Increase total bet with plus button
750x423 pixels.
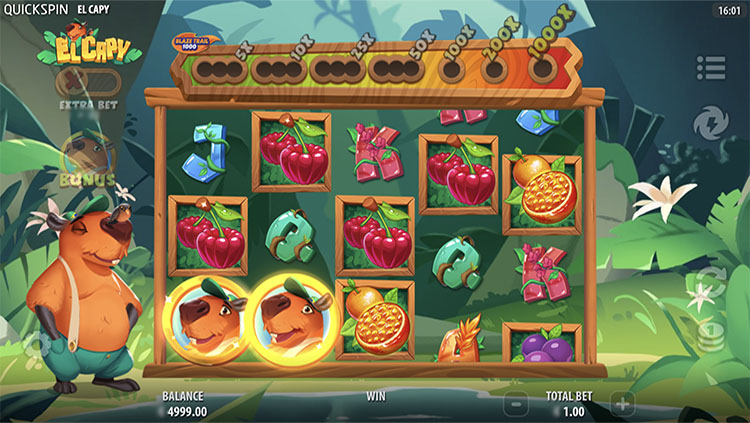622,404
